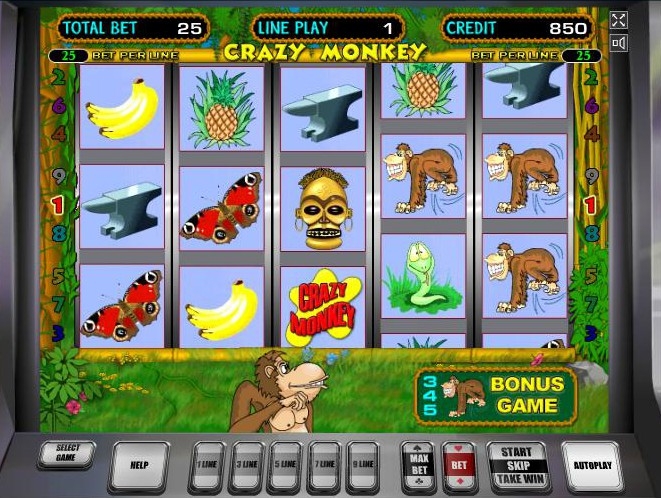Turn on Autoplay
The width and height of the screenshot is (661, 498).
coord(592,465)
